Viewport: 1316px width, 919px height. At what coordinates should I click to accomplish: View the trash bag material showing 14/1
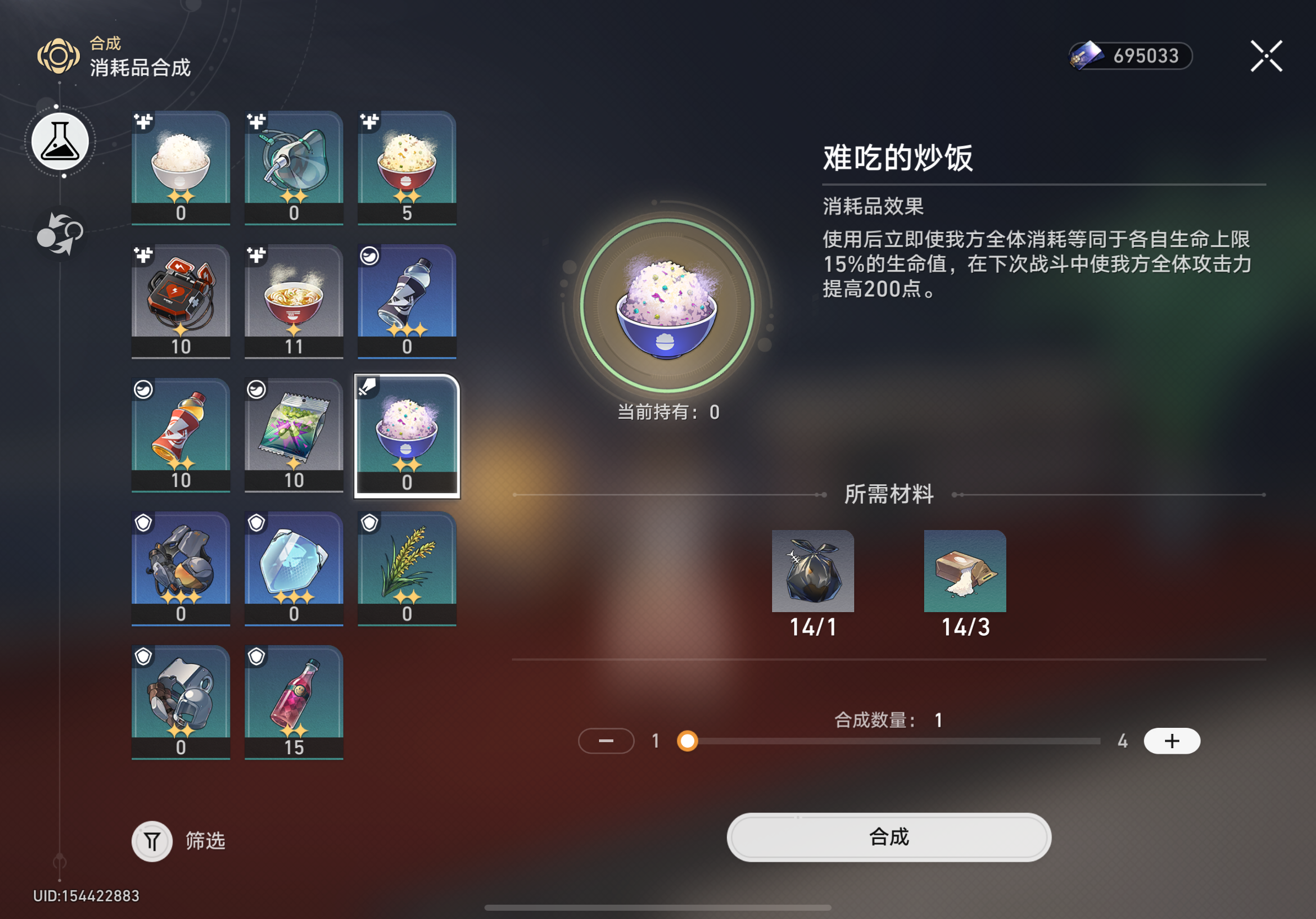coord(813,571)
